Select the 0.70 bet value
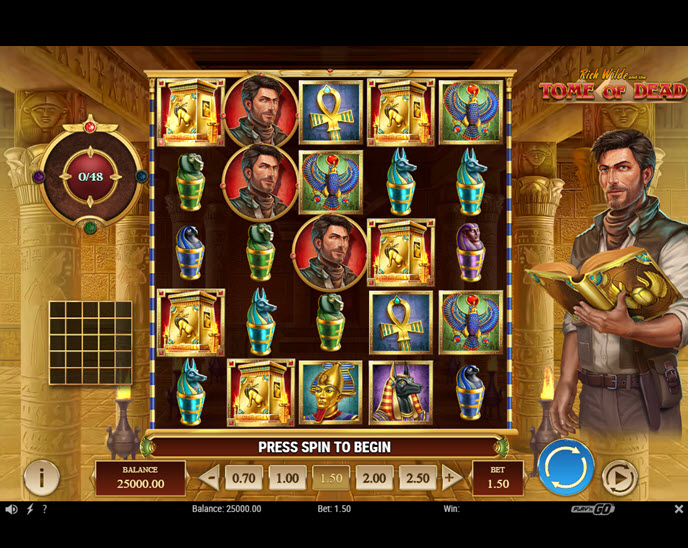This screenshot has height=548, width=688. (243, 478)
